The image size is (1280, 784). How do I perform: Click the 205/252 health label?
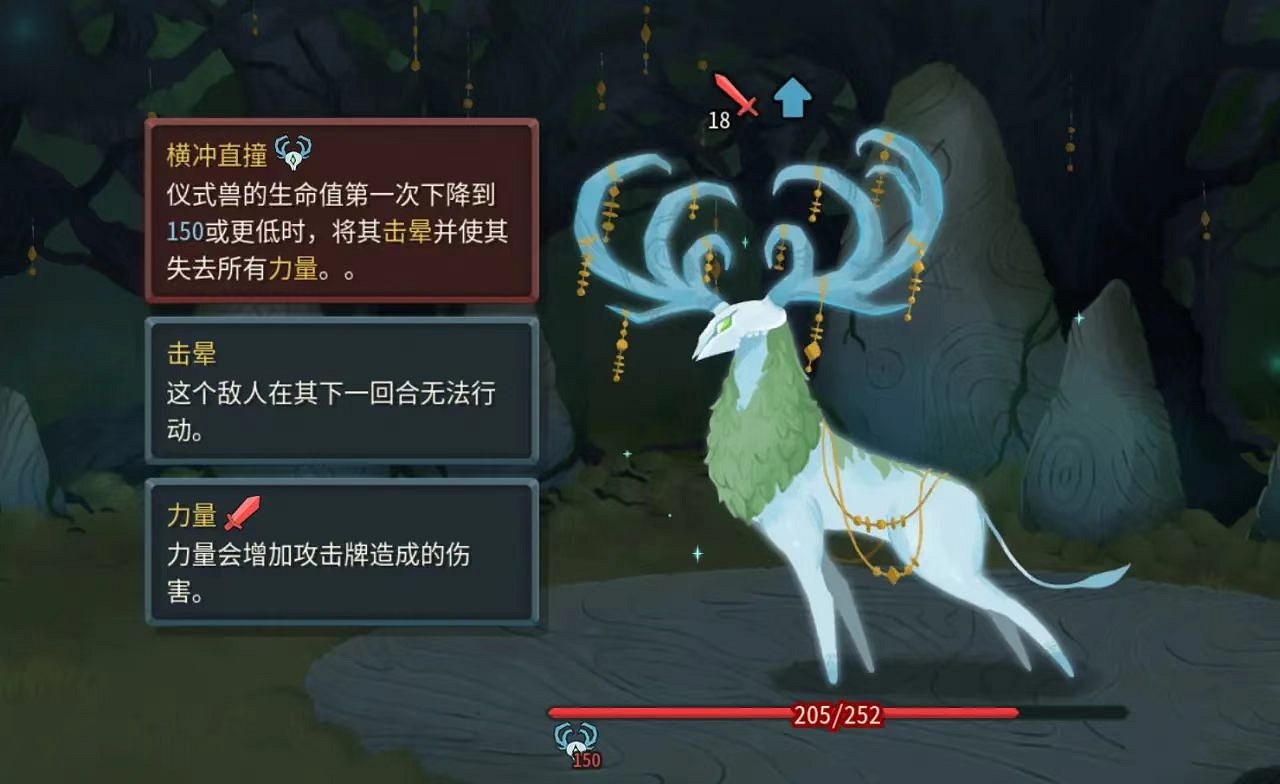pos(838,713)
